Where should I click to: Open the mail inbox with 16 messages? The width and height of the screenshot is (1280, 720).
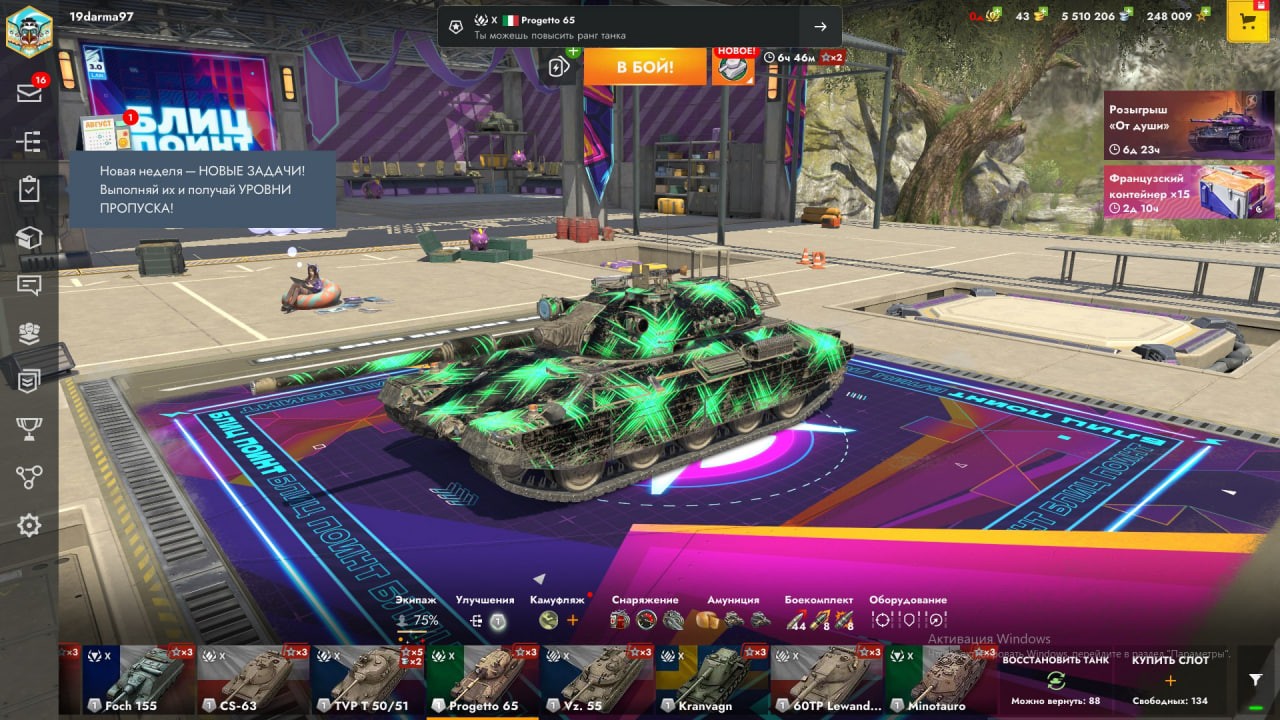click(29, 93)
